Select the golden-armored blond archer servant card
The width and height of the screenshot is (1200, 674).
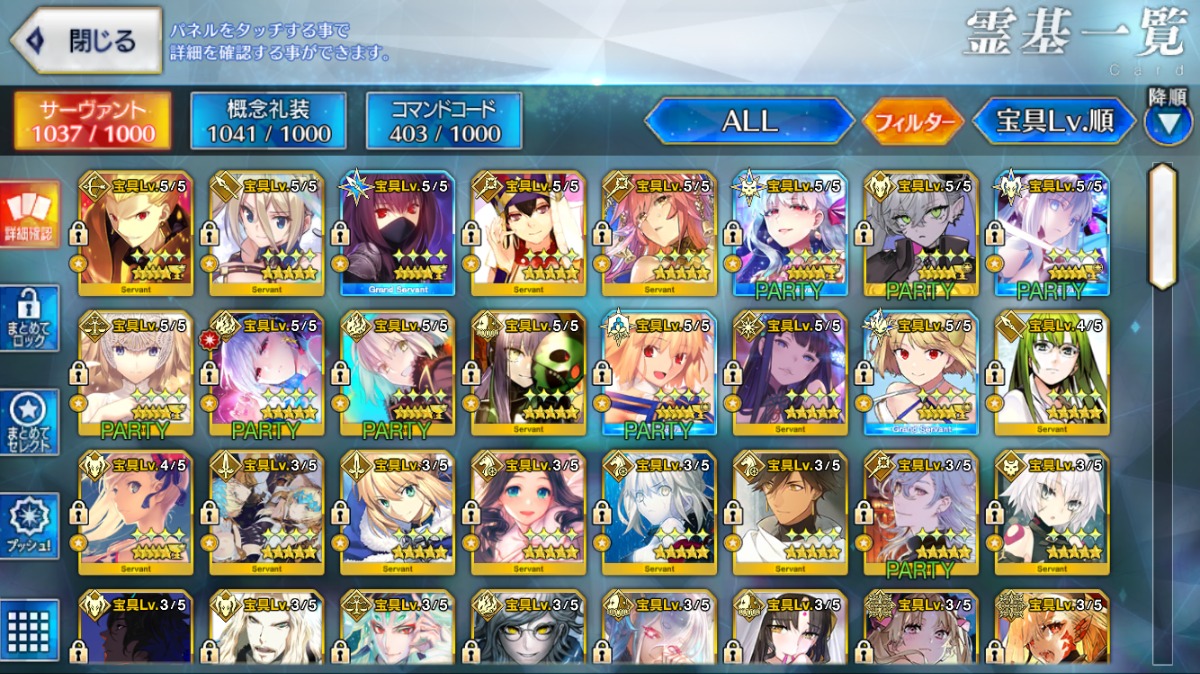(x=135, y=234)
